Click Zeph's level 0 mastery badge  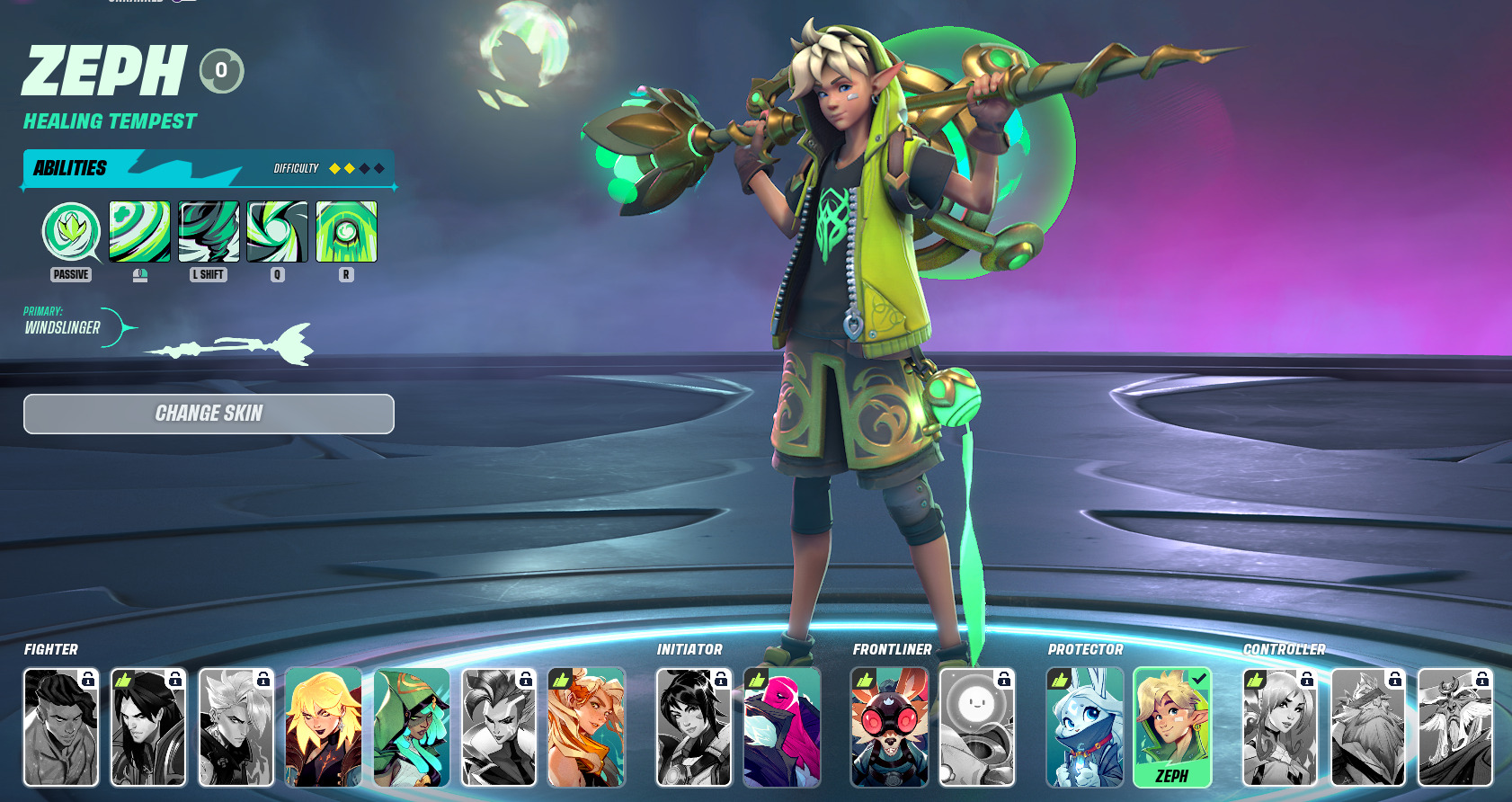click(221, 71)
